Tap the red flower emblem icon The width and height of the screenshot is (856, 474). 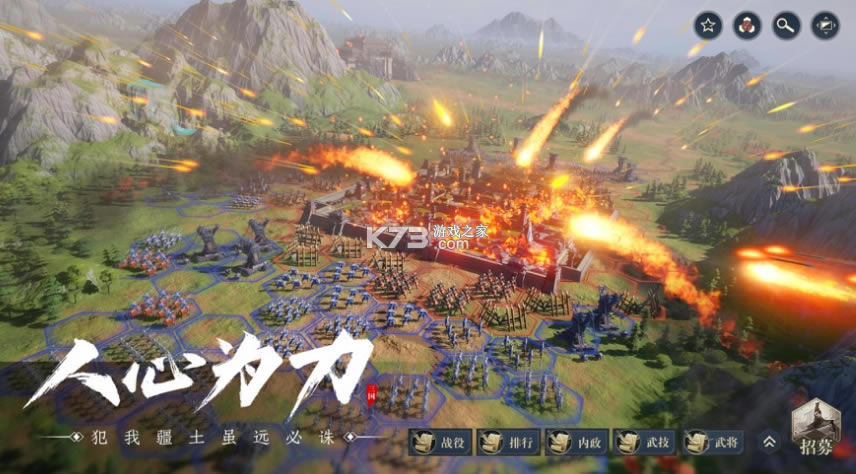coord(745,24)
